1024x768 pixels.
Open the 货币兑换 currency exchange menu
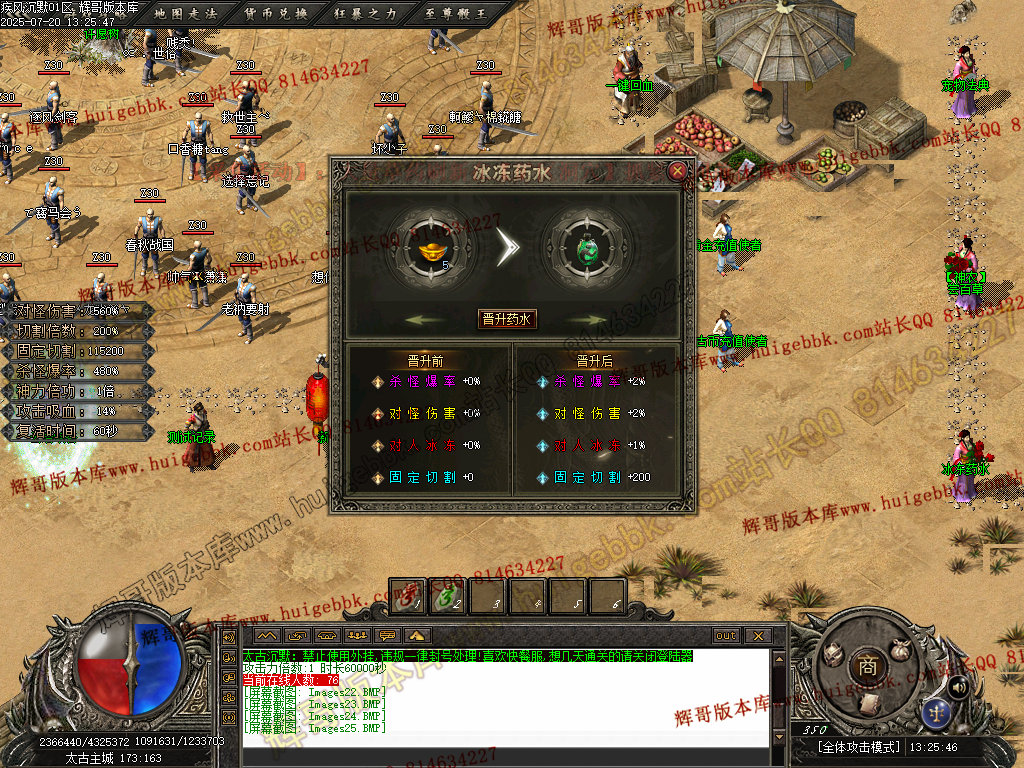point(276,14)
